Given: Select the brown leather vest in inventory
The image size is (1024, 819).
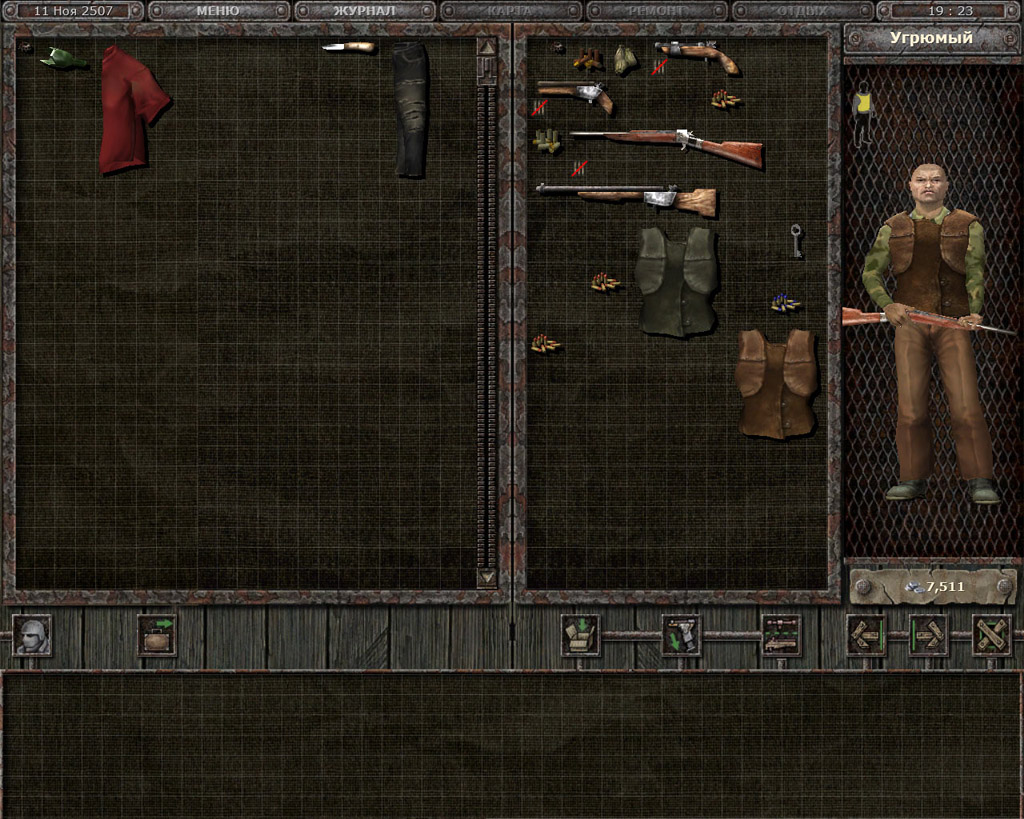Looking at the screenshot, I should pos(776,382).
